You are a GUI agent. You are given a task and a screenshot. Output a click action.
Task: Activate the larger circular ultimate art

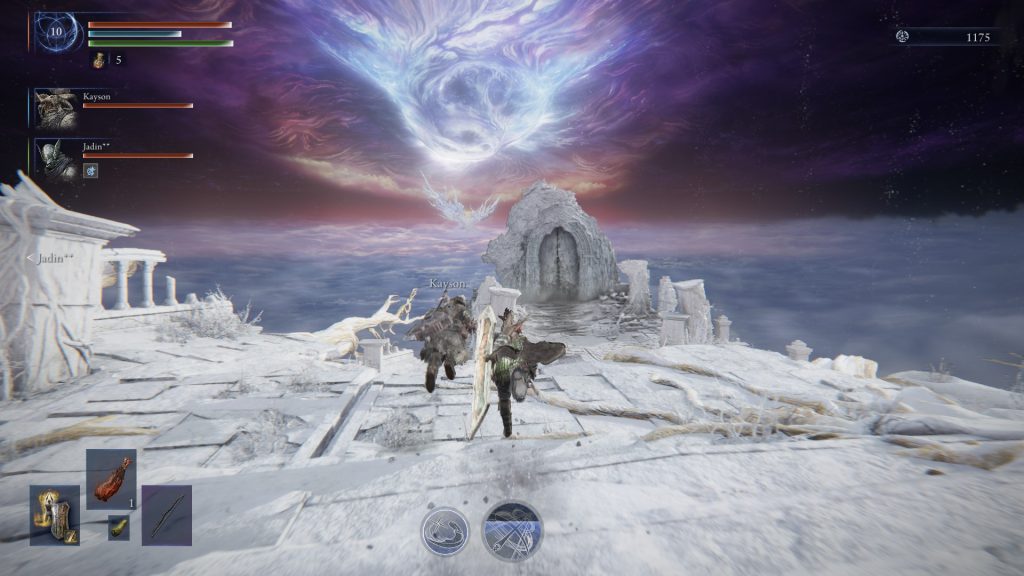tap(512, 529)
